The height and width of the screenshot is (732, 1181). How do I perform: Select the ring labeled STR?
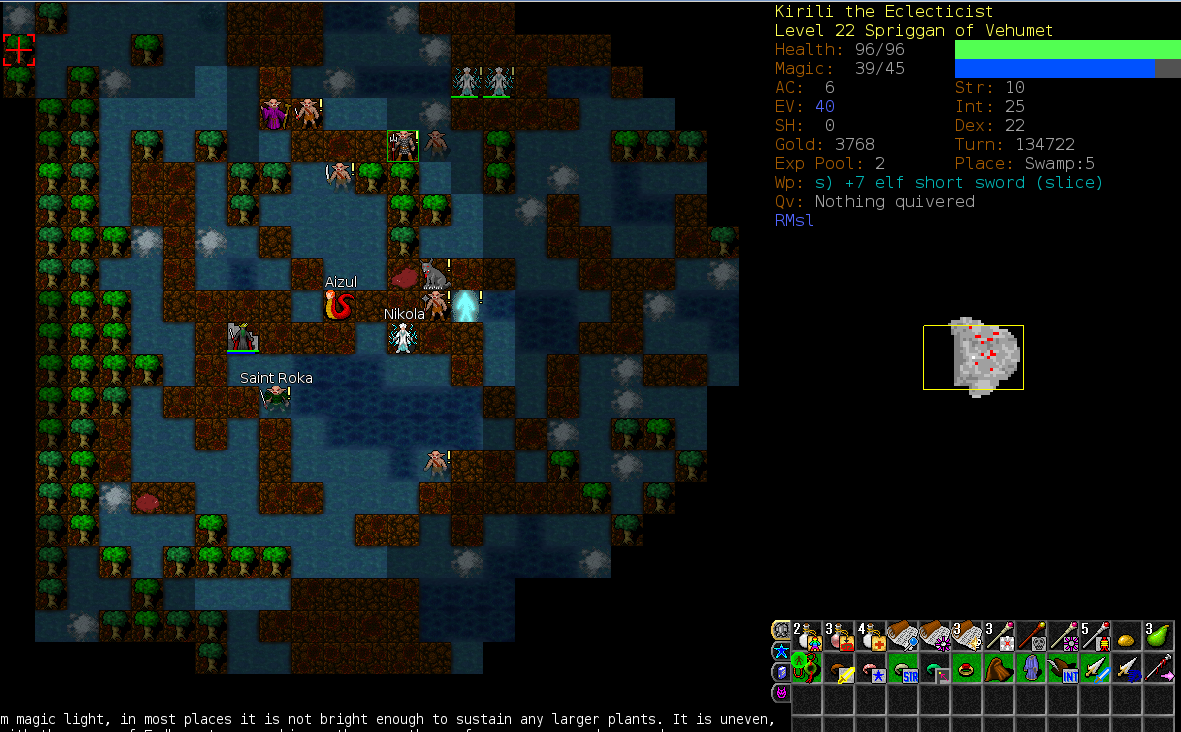tap(904, 668)
